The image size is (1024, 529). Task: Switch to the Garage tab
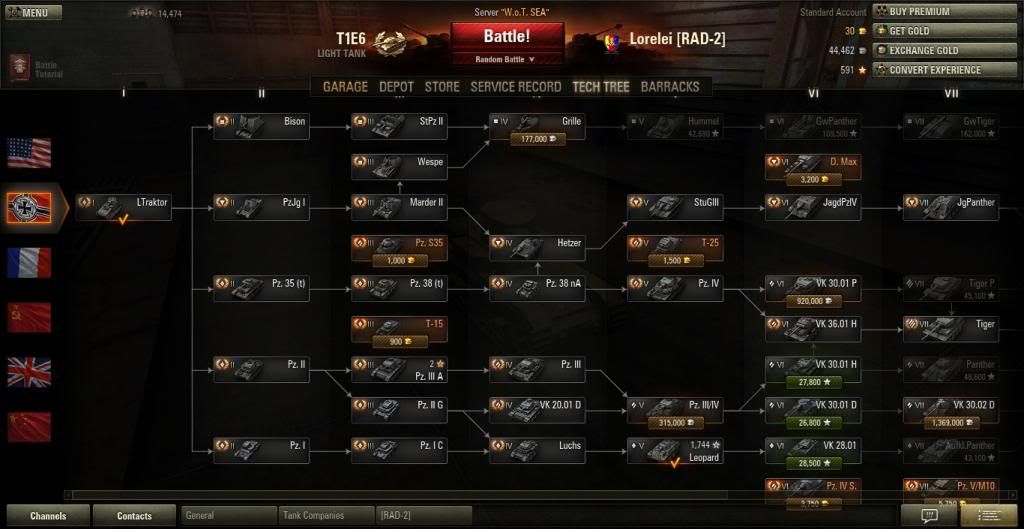[345, 87]
